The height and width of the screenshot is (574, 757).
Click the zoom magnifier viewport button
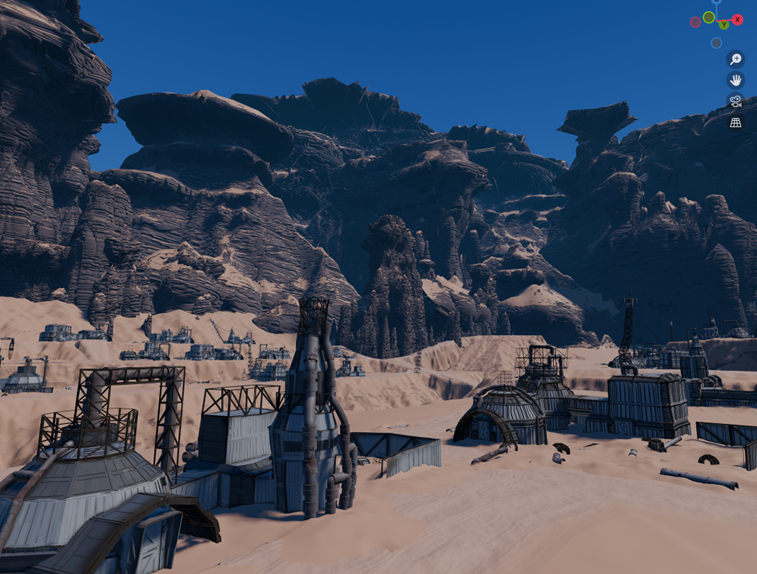[x=735, y=59]
